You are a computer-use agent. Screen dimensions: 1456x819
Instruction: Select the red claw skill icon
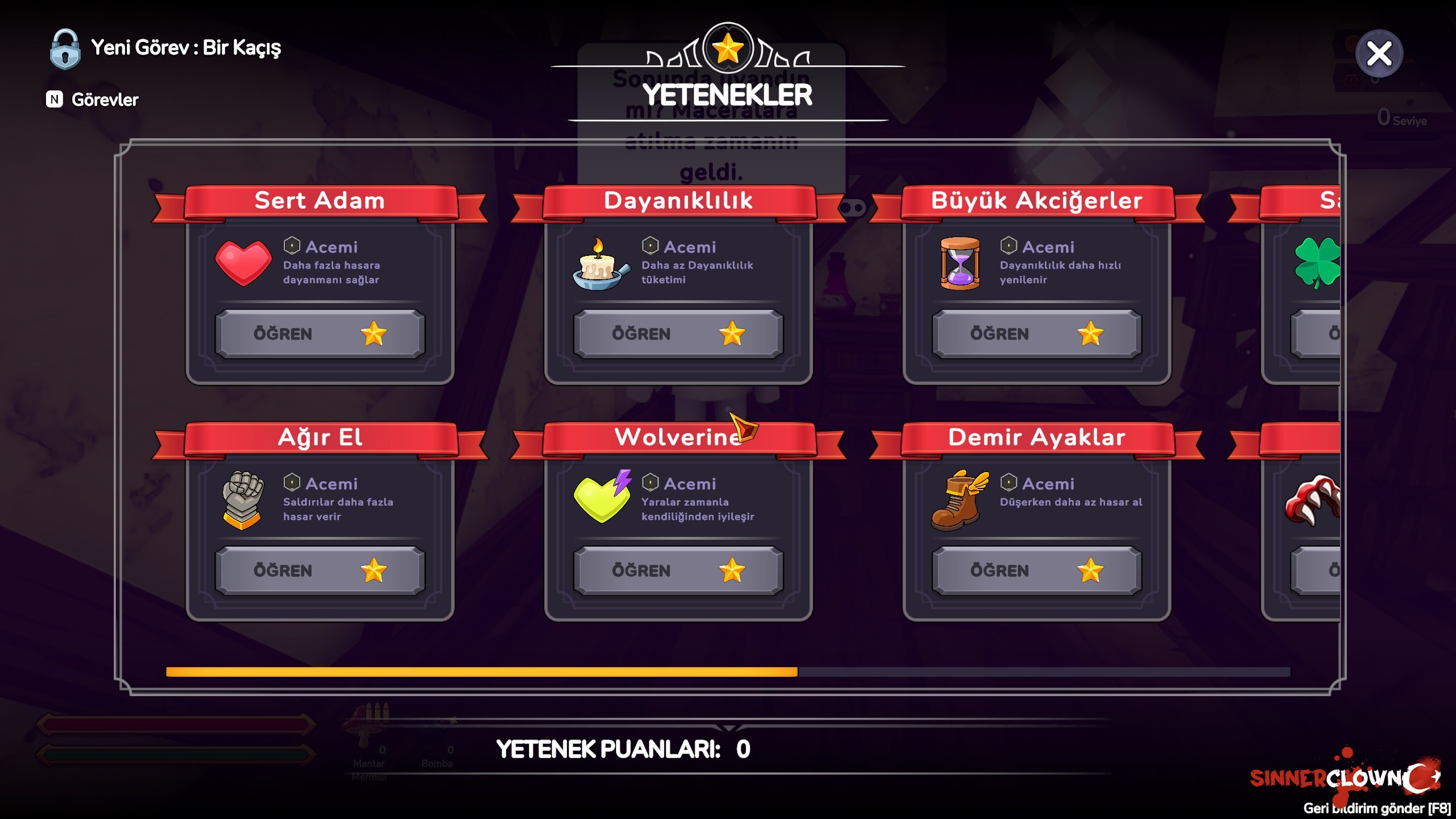coord(1314,500)
